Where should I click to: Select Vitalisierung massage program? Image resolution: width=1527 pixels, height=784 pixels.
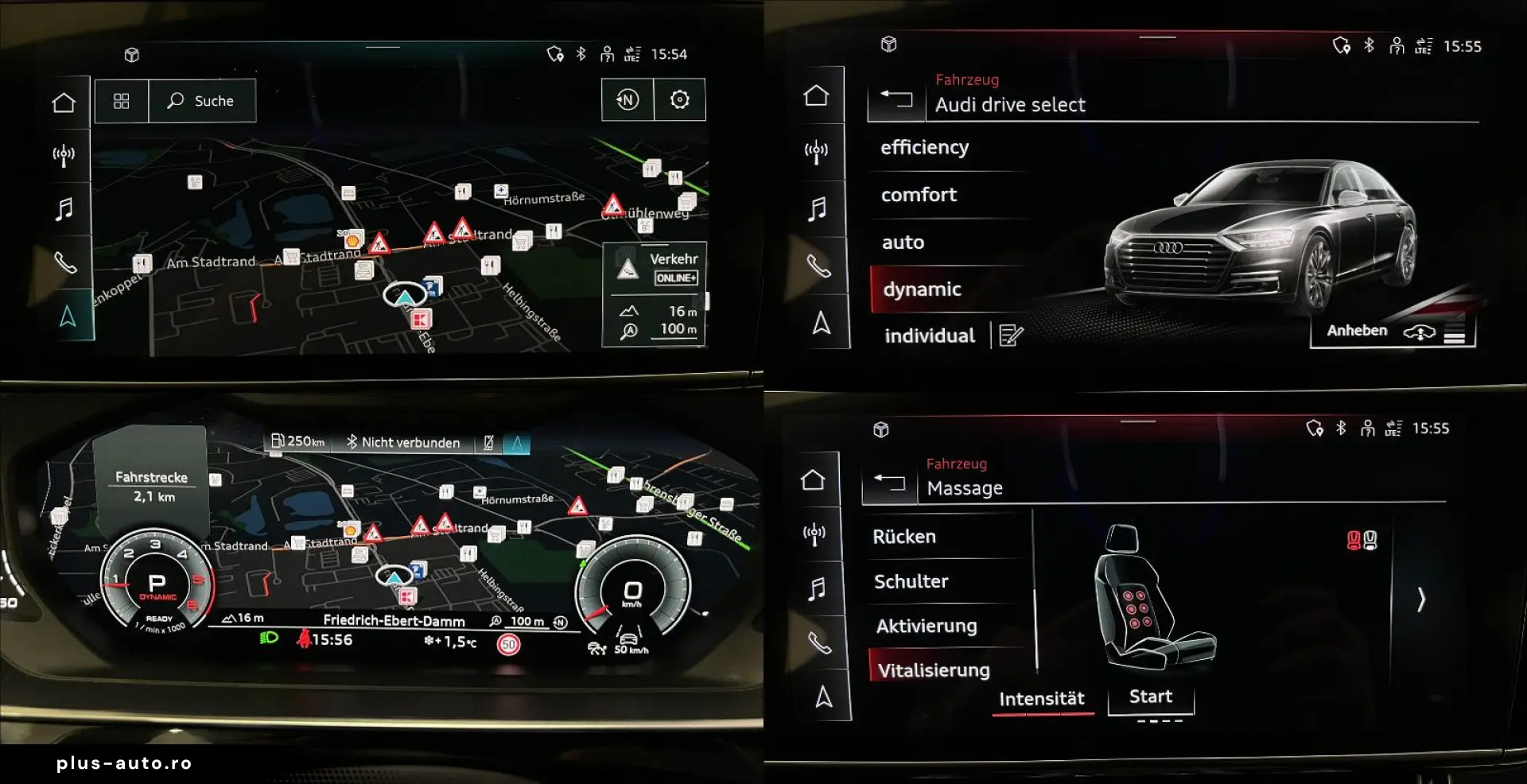[x=936, y=669]
